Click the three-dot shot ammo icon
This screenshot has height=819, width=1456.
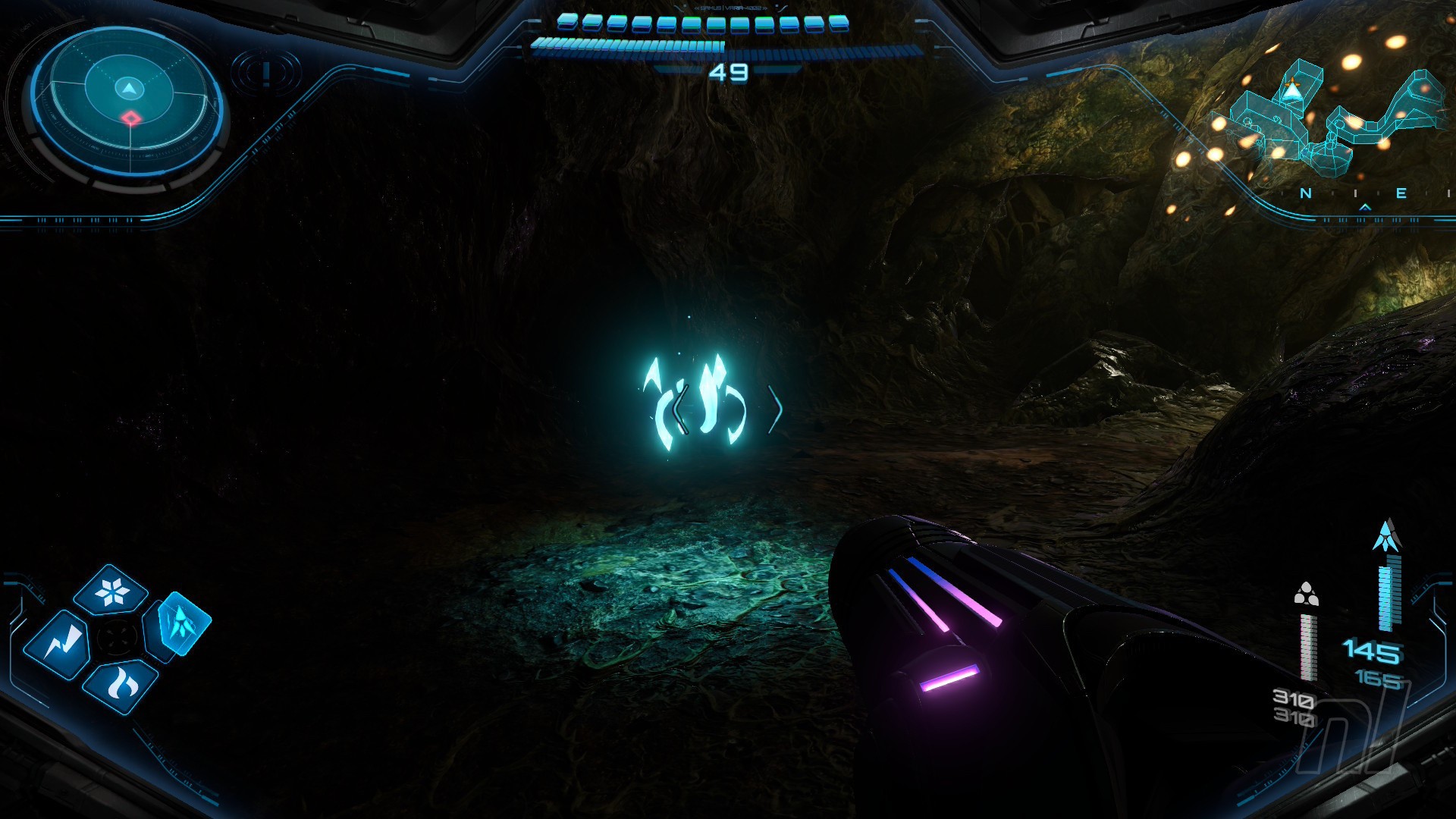tap(1306, 594)
